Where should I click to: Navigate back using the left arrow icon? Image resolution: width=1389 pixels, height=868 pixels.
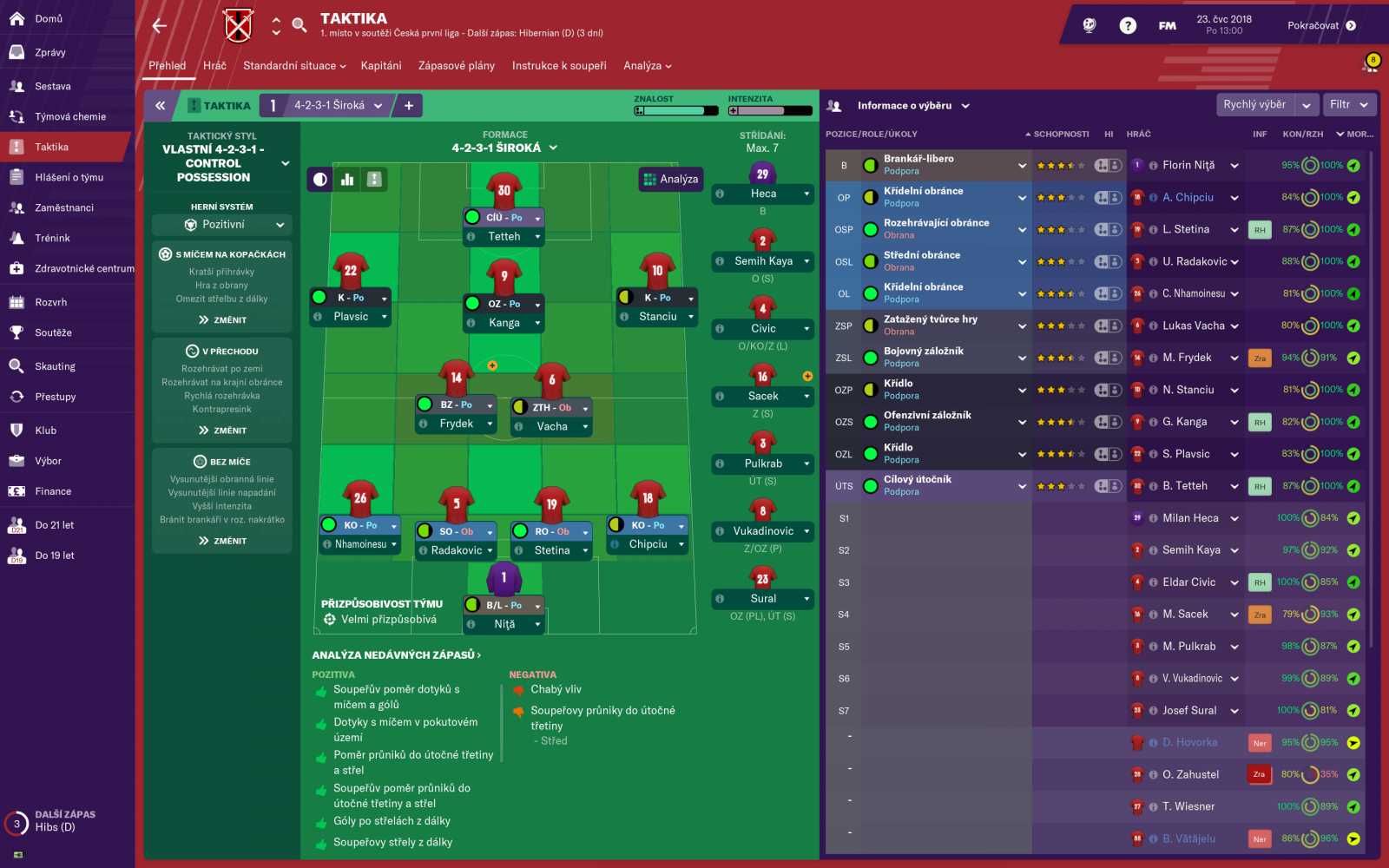click(x=158, y=25)
